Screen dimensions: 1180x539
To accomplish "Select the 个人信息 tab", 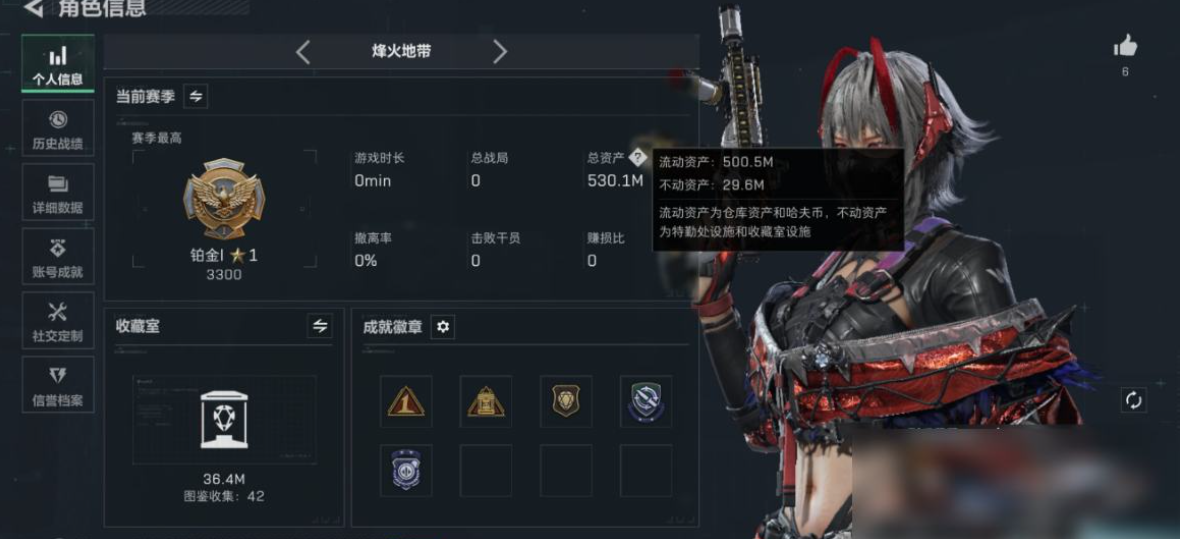I will [x=58, y=65].
